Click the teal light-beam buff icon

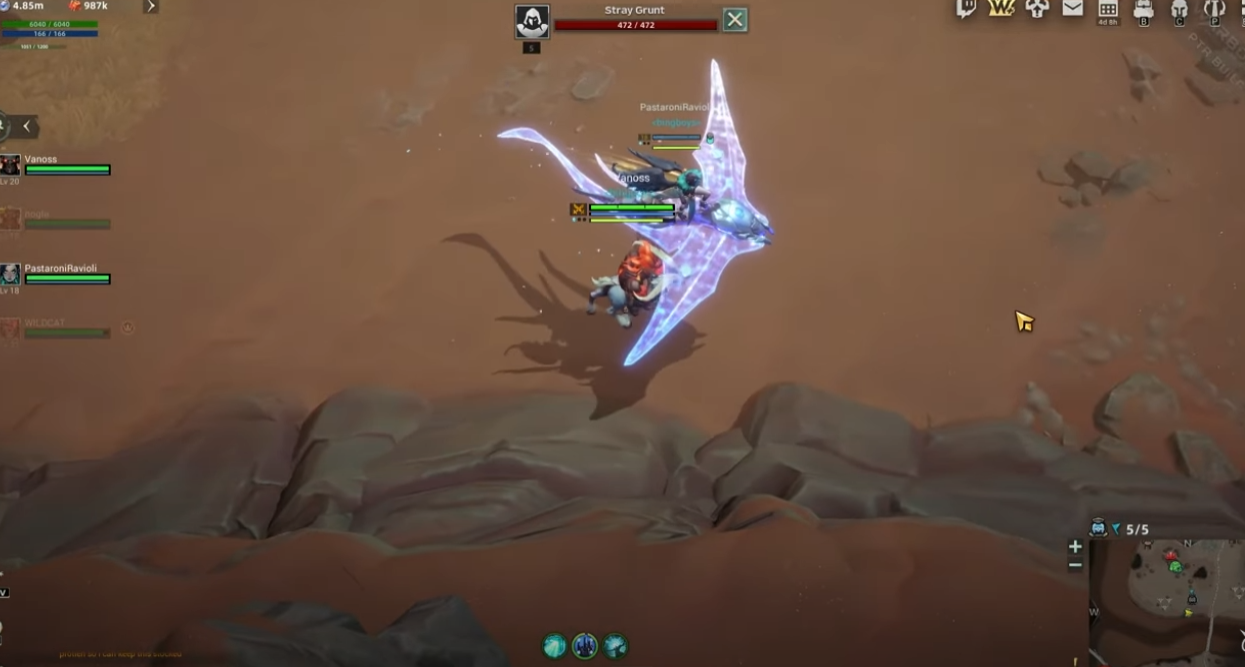pyautogui.click(x=554, y=646)
